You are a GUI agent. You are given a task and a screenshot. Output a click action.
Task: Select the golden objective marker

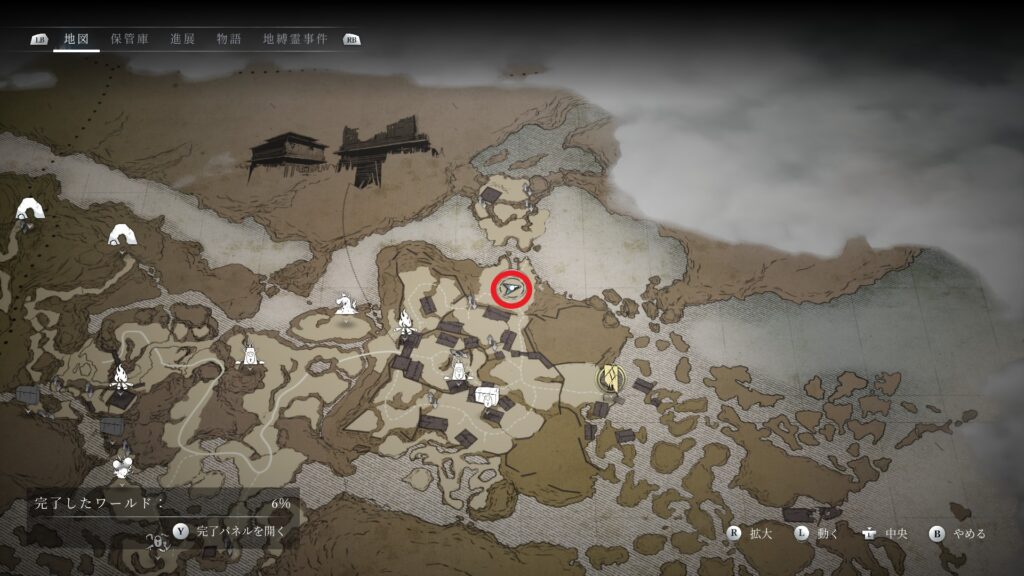(x=607, y=378)
